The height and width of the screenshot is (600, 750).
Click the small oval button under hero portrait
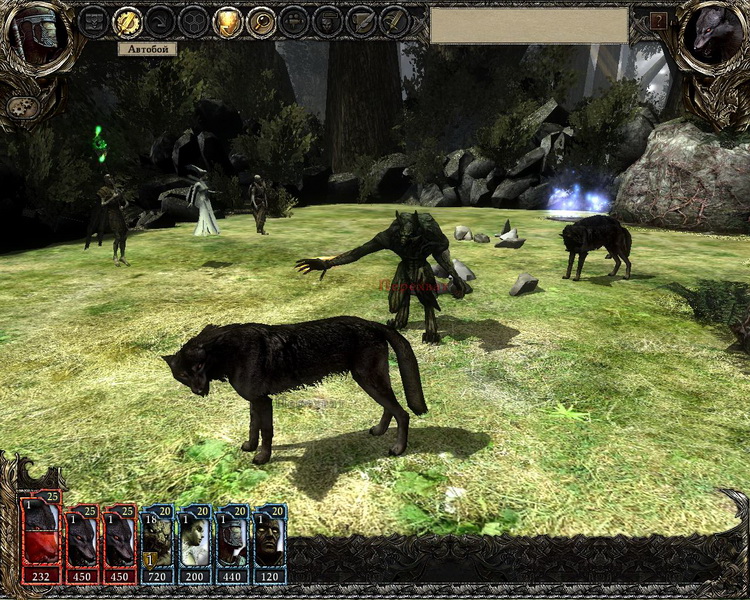click(20, 106)
